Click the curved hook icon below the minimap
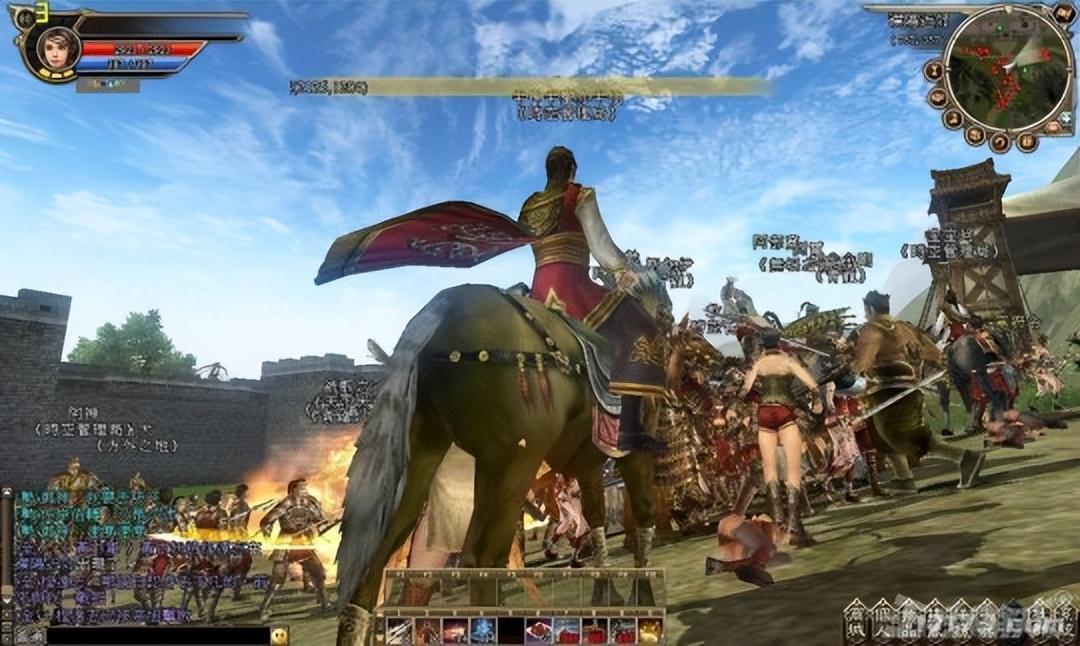Image resolution: width=1080 pixels, height=646 pixels. tap(999, 143)
